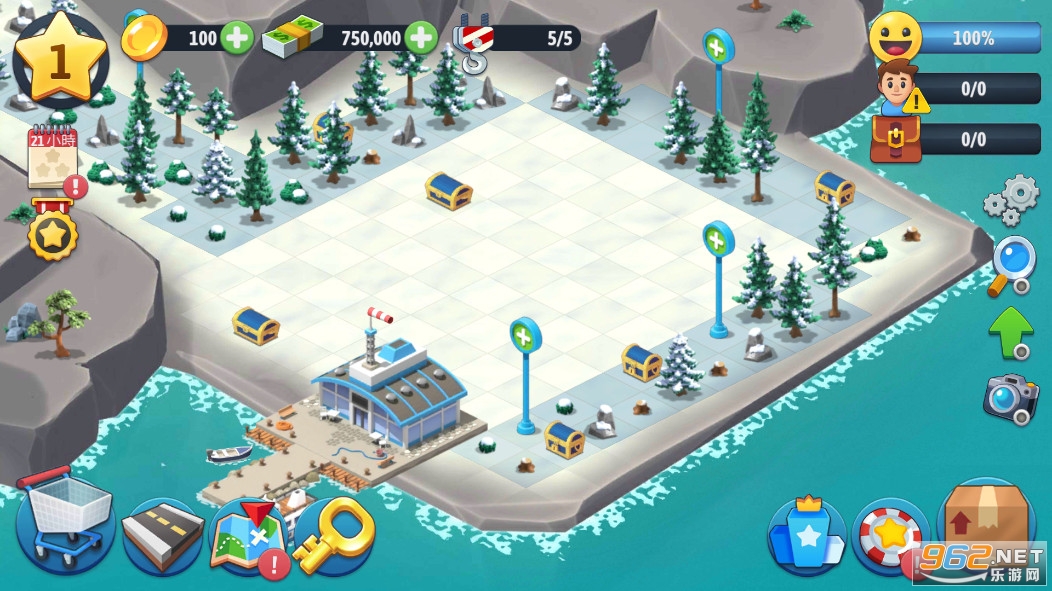Viewport: 1052px width, 591px height.
Task: Add more gold coins with plus button
Action: 236,39
